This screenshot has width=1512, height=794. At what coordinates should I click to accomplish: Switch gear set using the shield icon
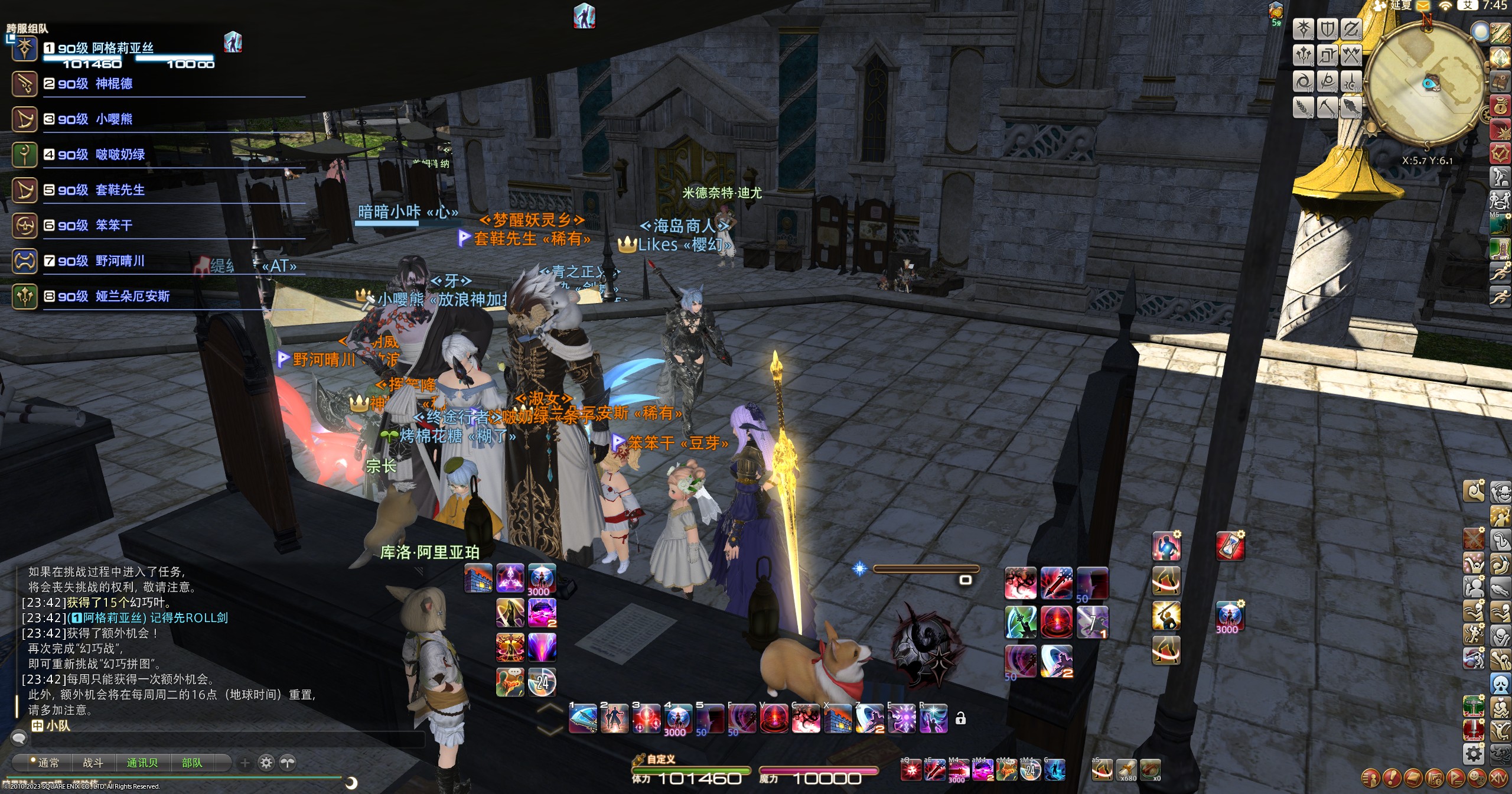coord(1327,29)
